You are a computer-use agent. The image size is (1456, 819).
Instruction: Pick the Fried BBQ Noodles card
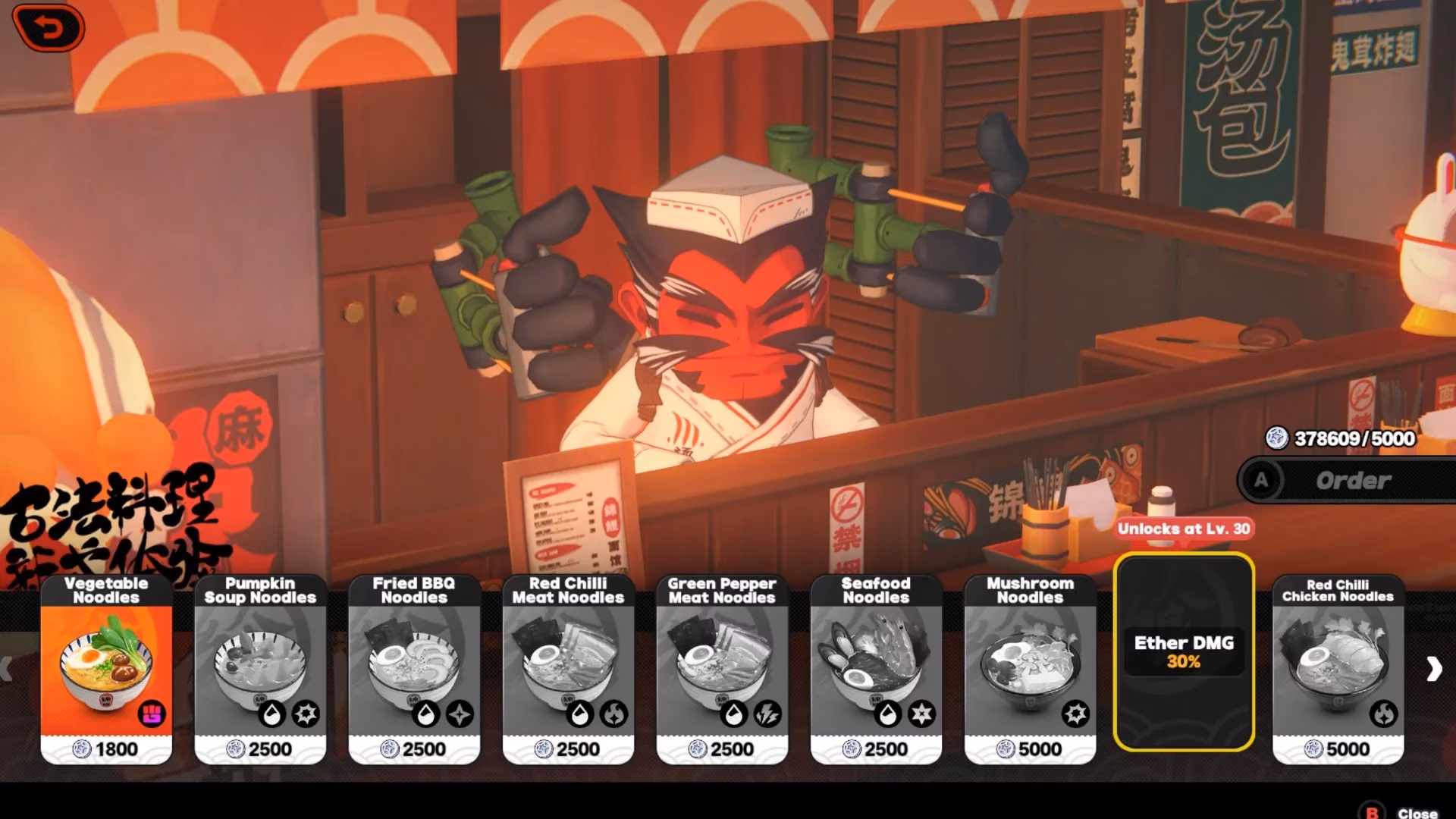click(x=414, y=669)
